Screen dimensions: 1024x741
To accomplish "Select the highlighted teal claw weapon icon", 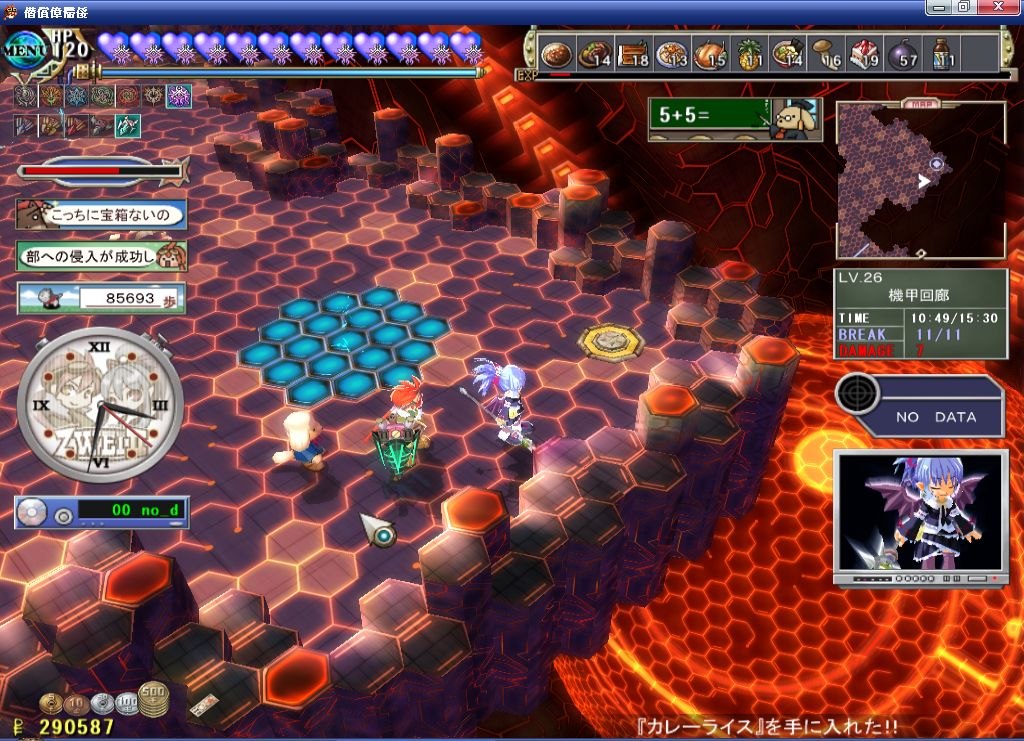I will coord(127,126).
